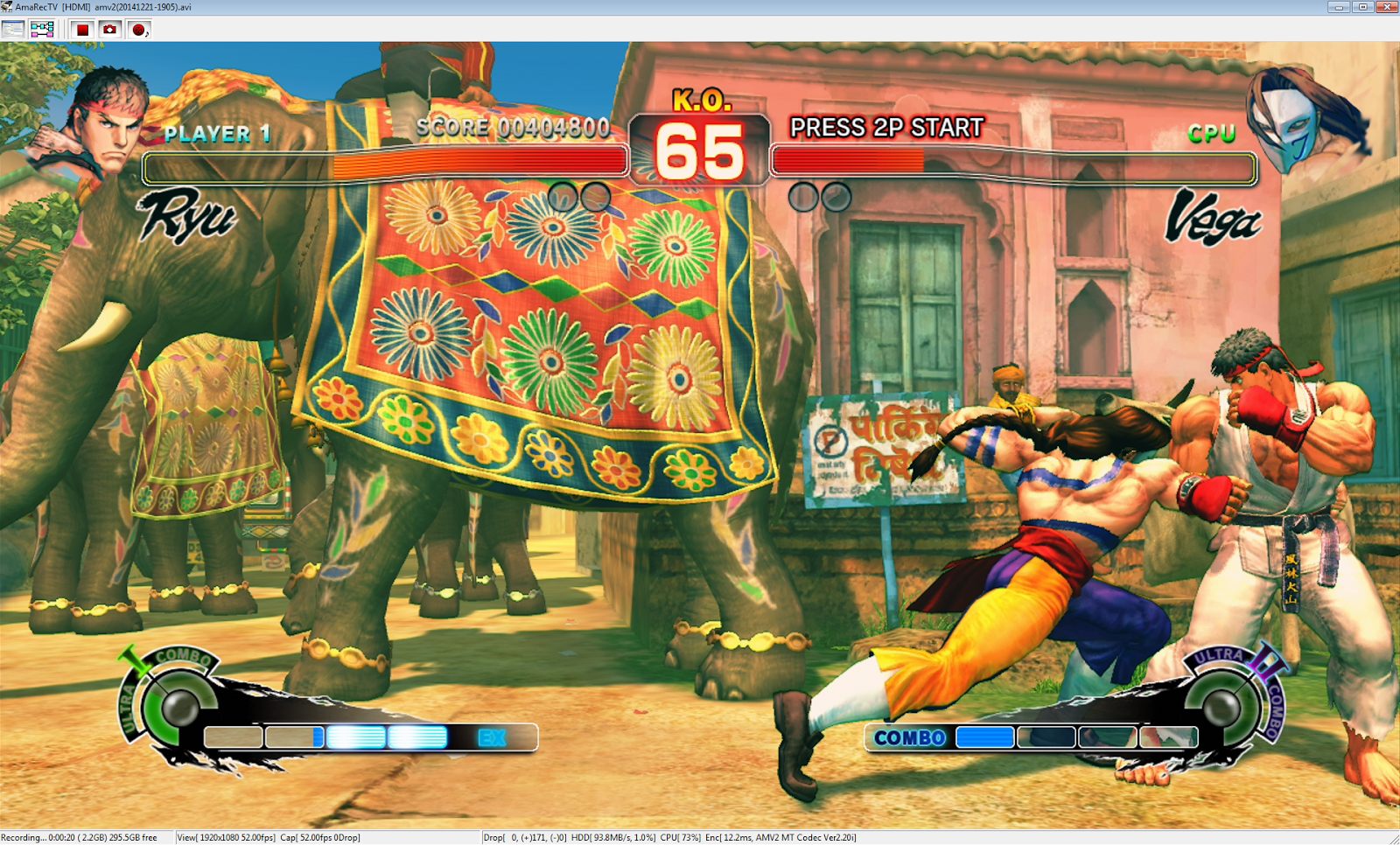Open the dropdown arrow beside the mute button
1400x845 pixels.
(149, 33)
